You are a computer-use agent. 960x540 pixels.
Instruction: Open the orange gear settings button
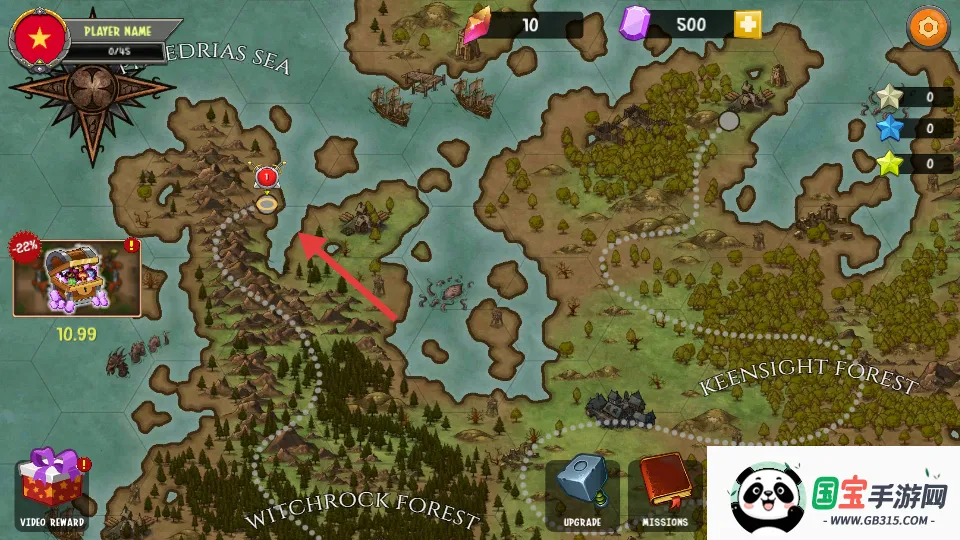(928, 27)
